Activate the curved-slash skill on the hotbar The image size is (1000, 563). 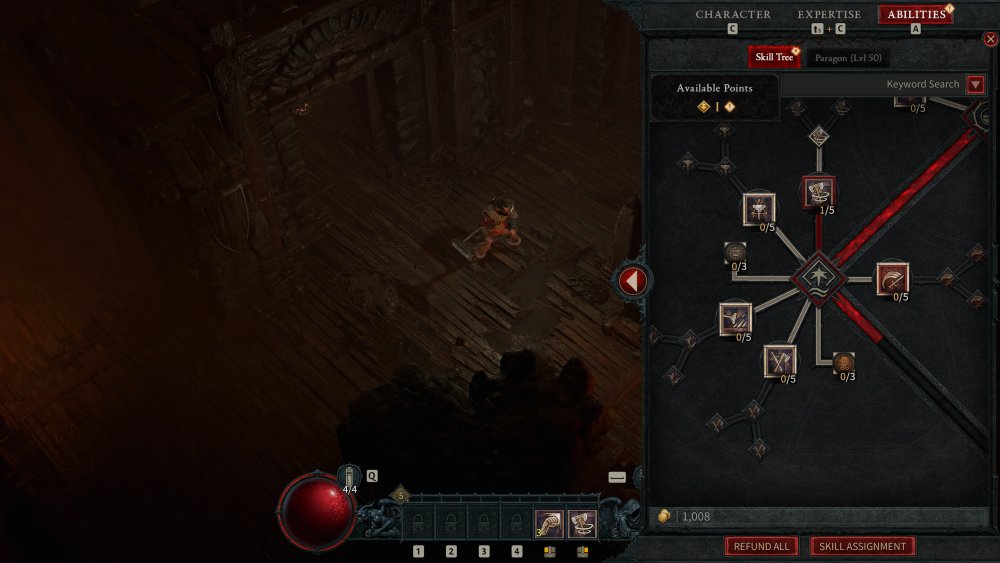click(548, 523)
